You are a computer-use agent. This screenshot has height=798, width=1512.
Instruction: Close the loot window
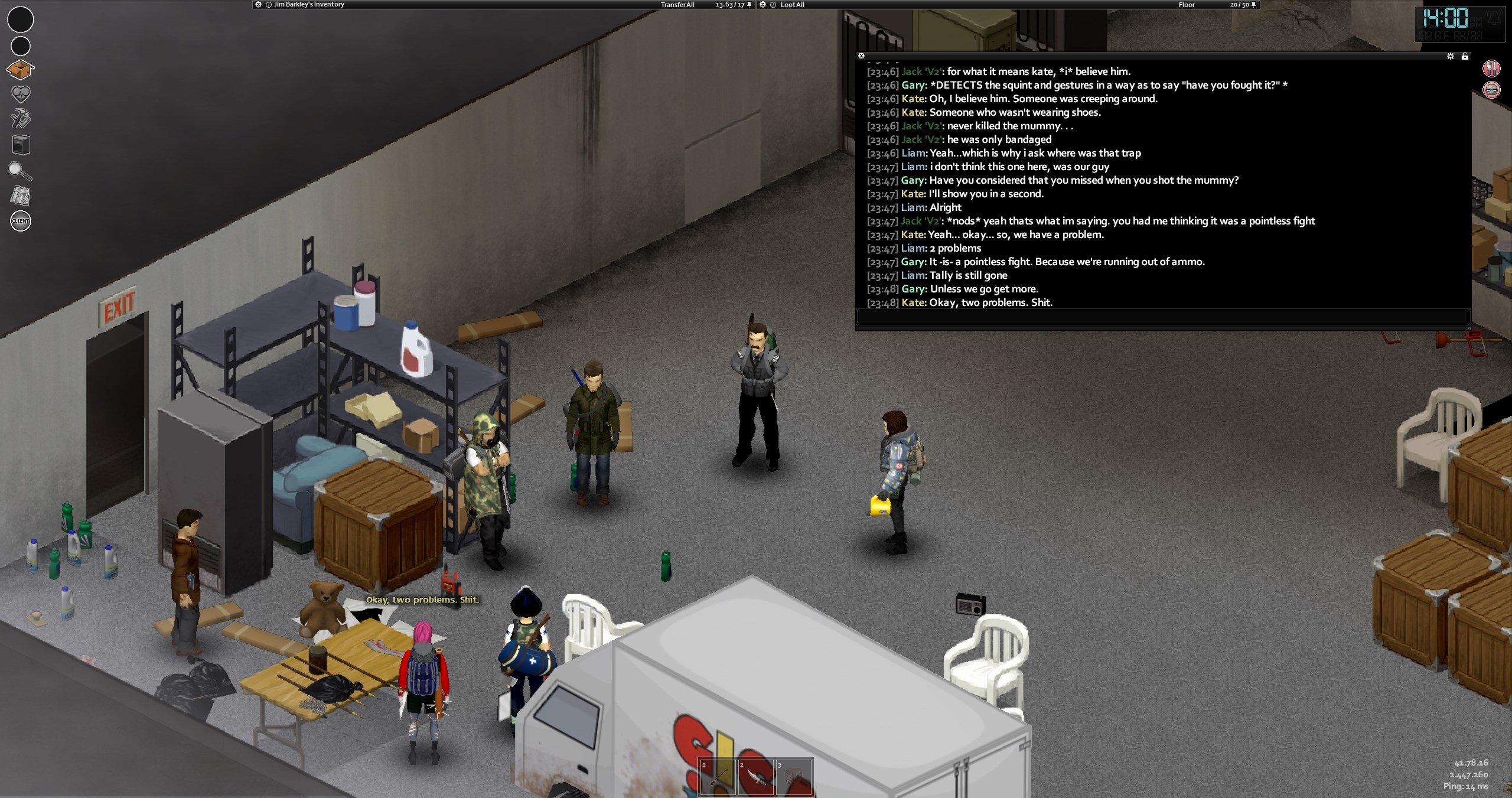click(x=763, y=5)
